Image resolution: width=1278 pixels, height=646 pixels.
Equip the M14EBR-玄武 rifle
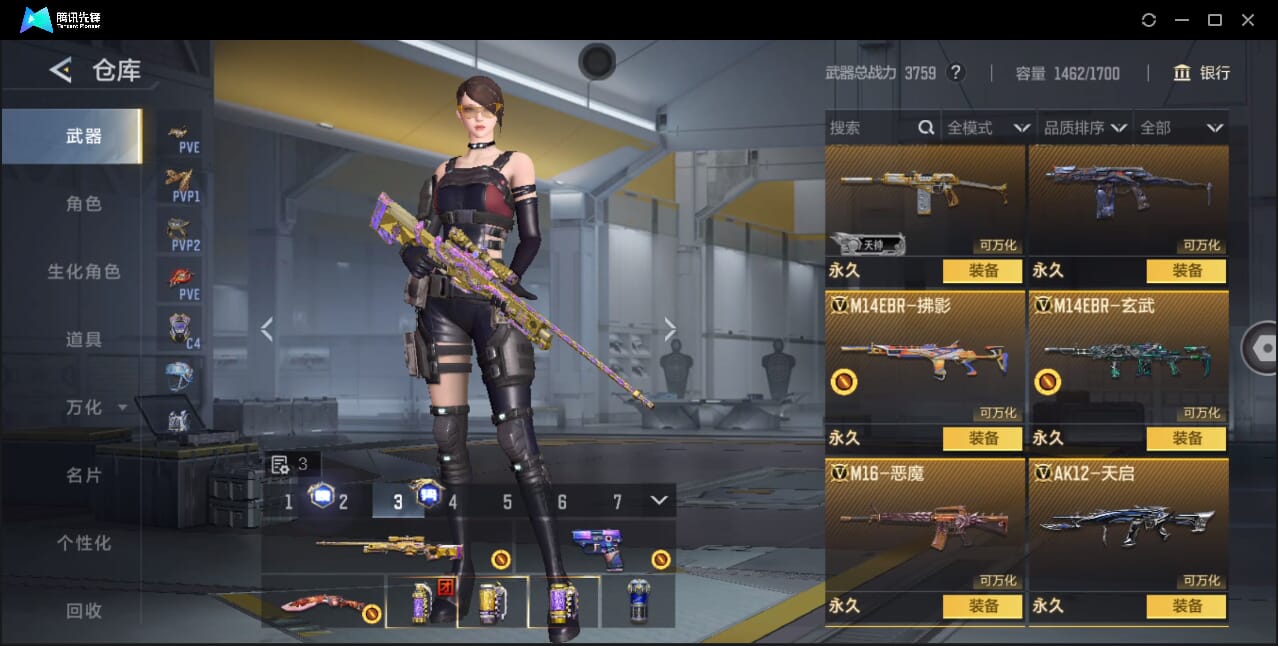[x=1186, y=438]
